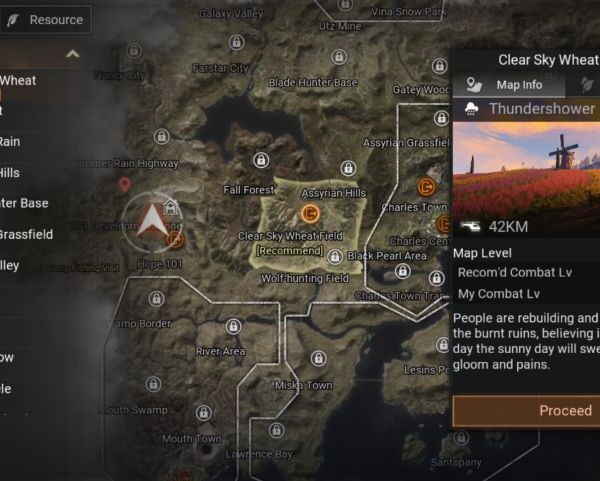Select the locked Fall Forest area
This screenshot has height=481, width=600.
(x=260, y=160)
